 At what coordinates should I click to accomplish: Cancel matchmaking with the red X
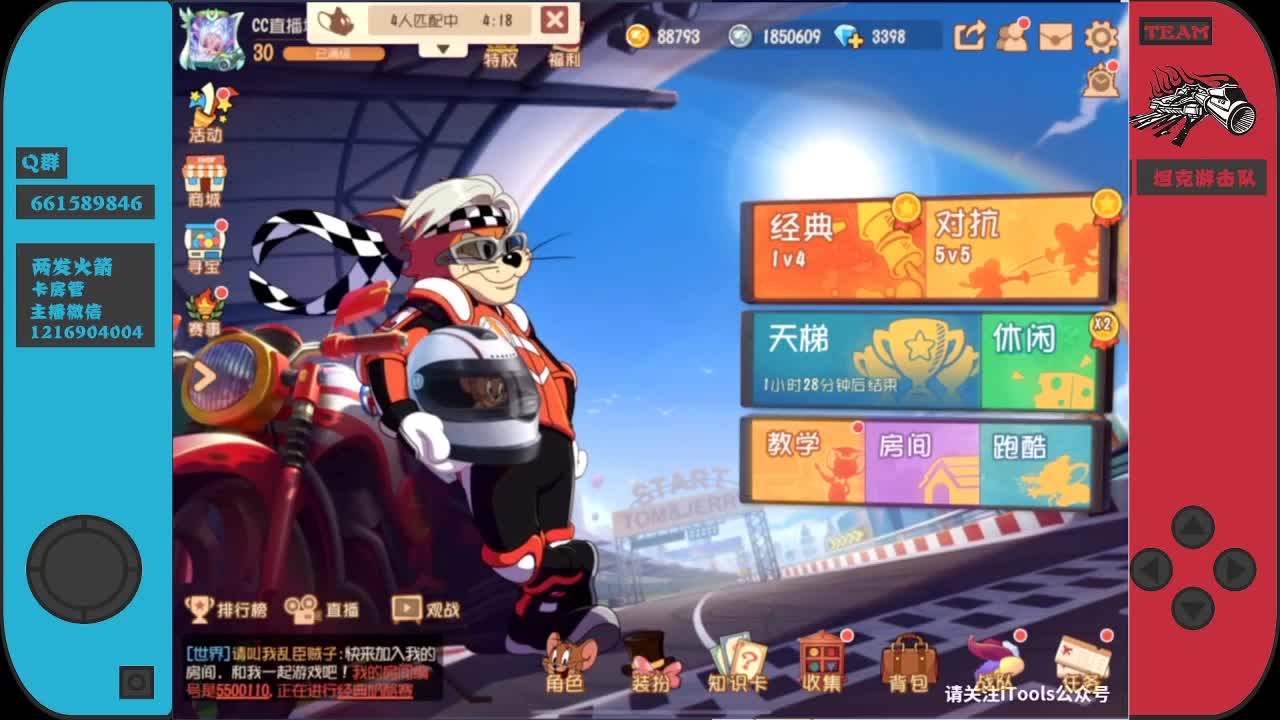[x=557, y=18]
